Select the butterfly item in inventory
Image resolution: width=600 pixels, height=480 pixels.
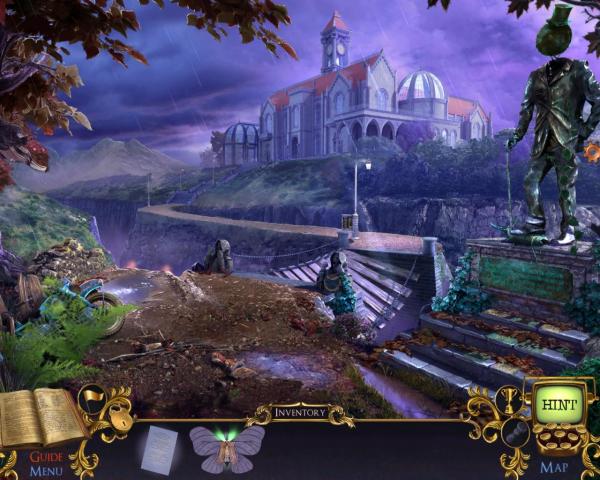(x=227, y=446)
